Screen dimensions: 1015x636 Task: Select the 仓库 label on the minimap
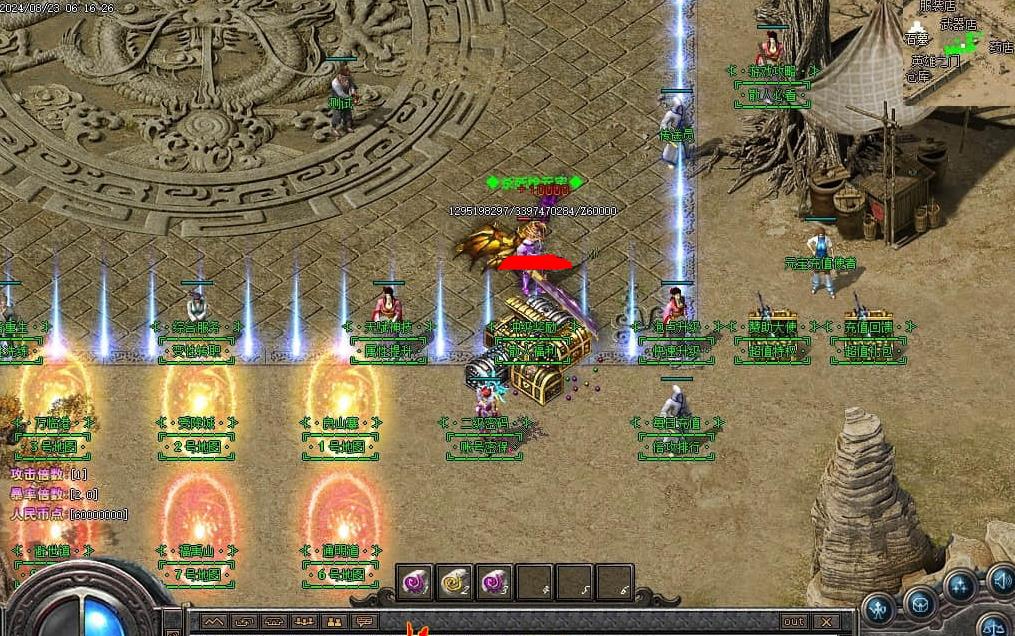(918, 76)
